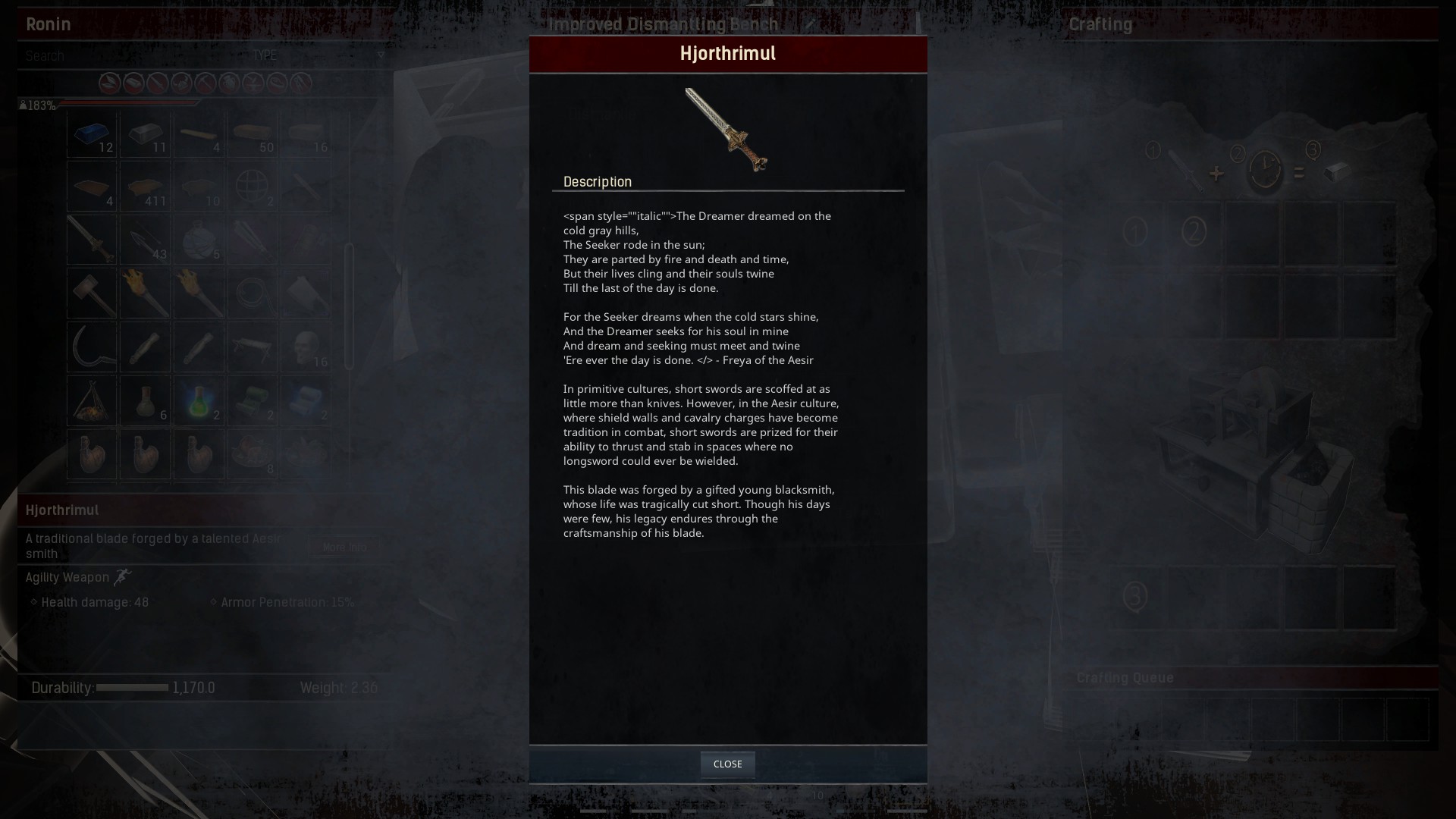Select the ingot resources filter icon
The width and height of the screenshot is (1456, 819).
coord(133,83)
